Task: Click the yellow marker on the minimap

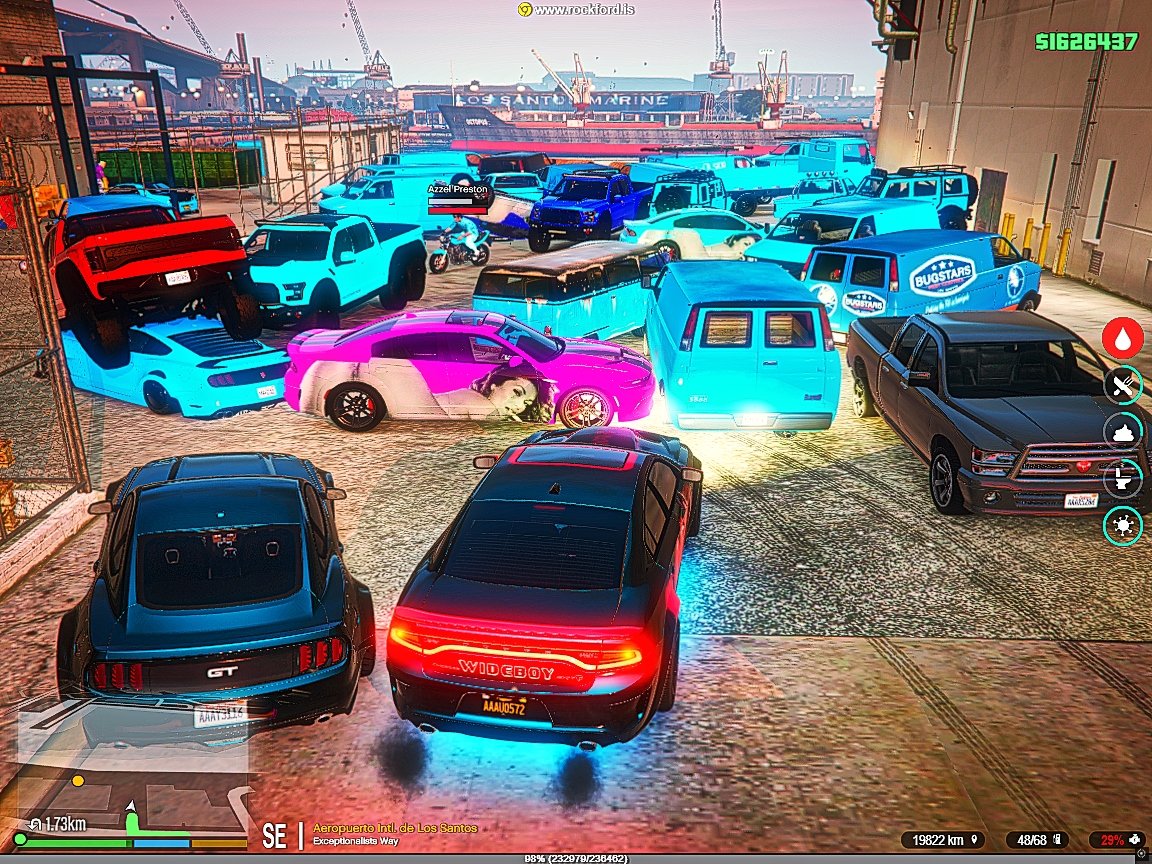Action: 78,780
